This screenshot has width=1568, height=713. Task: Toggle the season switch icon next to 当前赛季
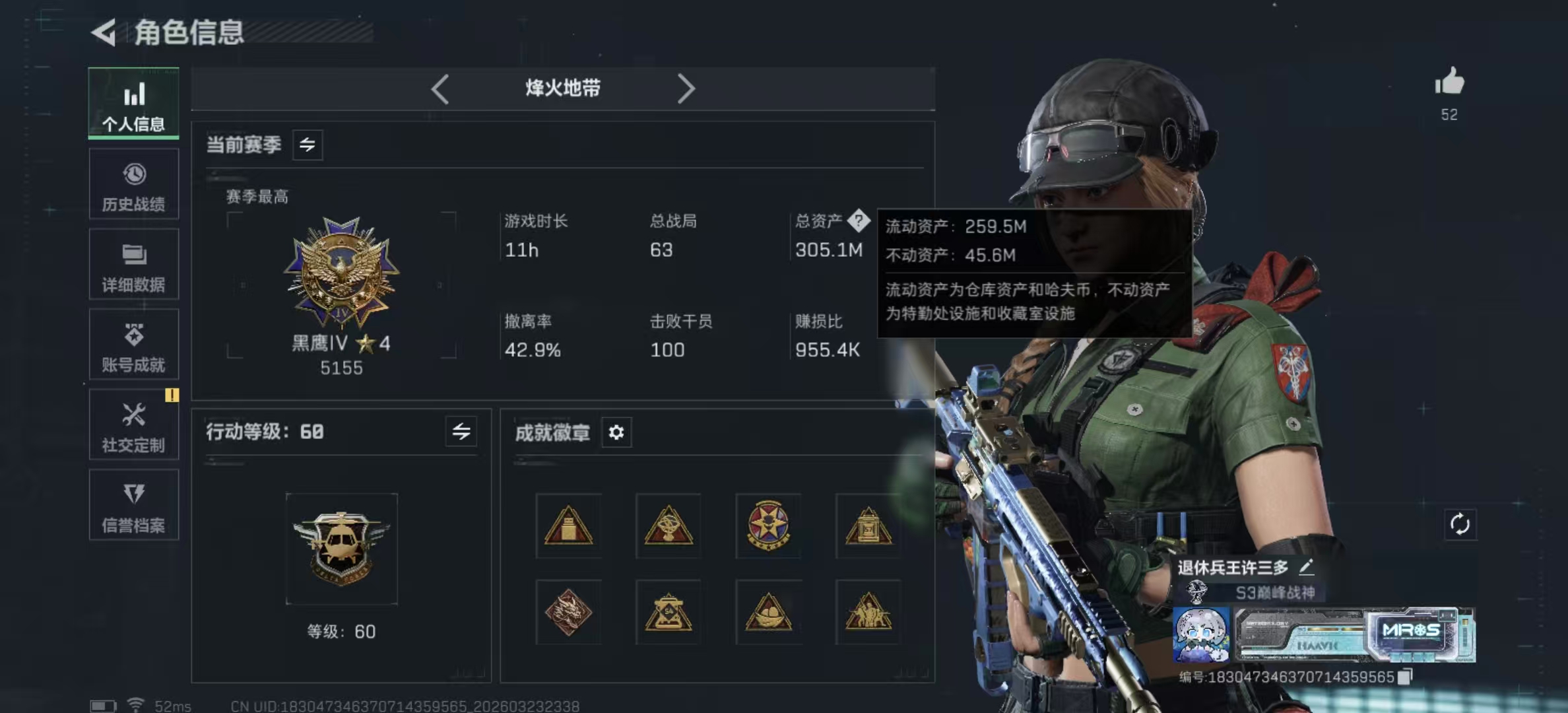point(309,145)
